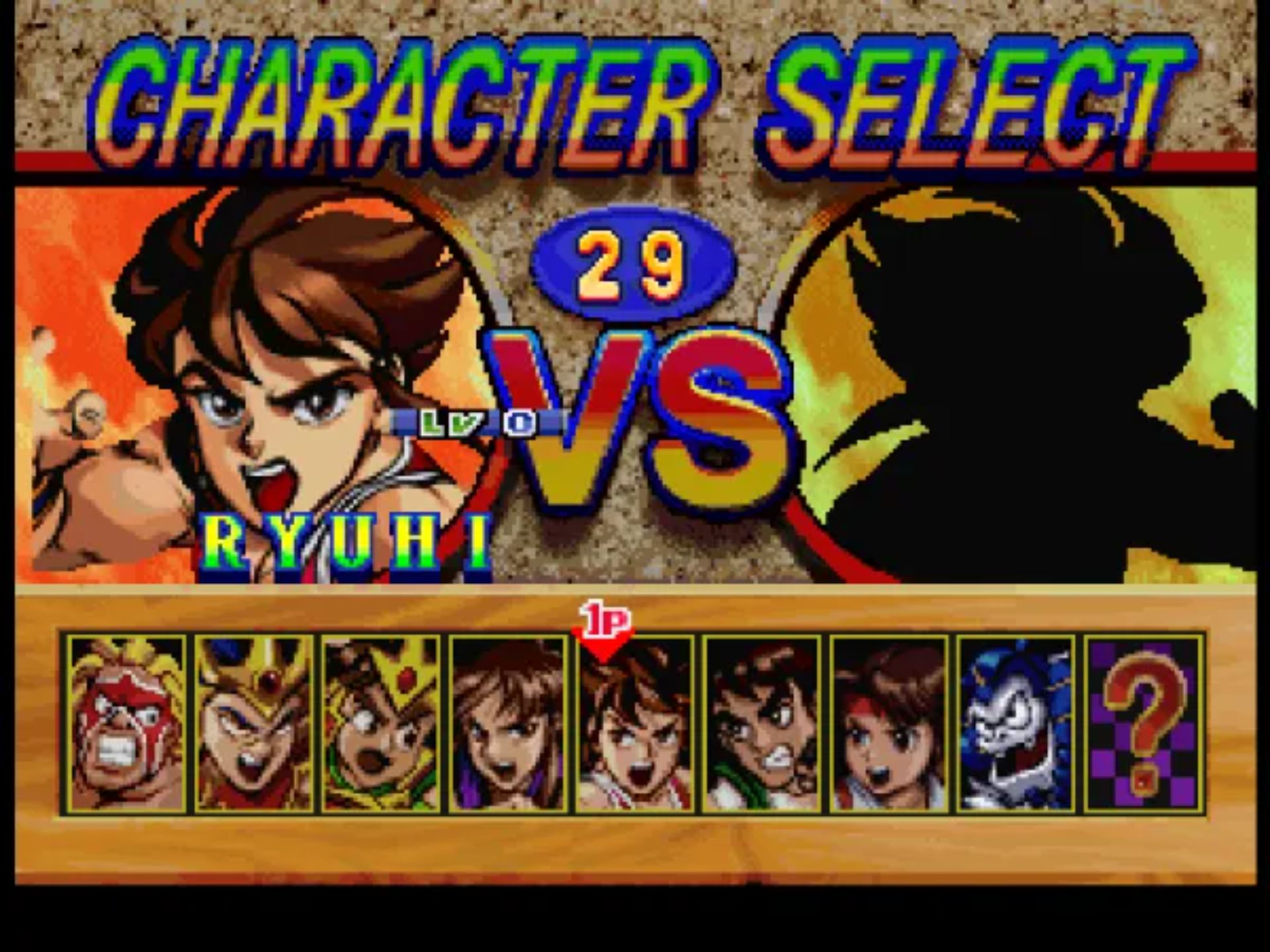Choose the blue demon-faced character
Viewport: 1270px width, 952px height.
(x=1016, y=724)
